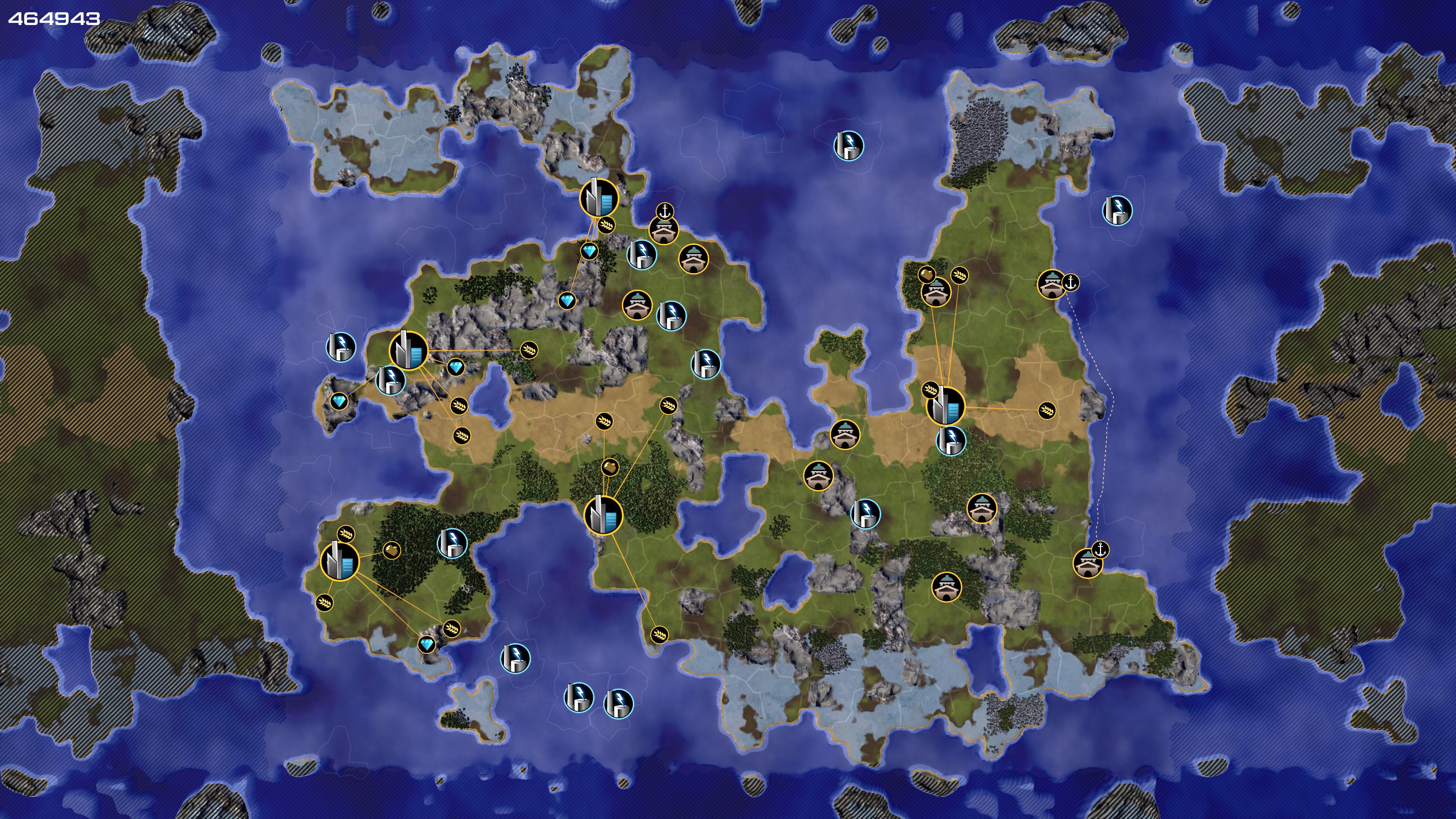Viewport: 1456px width, 819px height.
Task: Select the power tower in the far northeastern sea
Action: 1117,210
